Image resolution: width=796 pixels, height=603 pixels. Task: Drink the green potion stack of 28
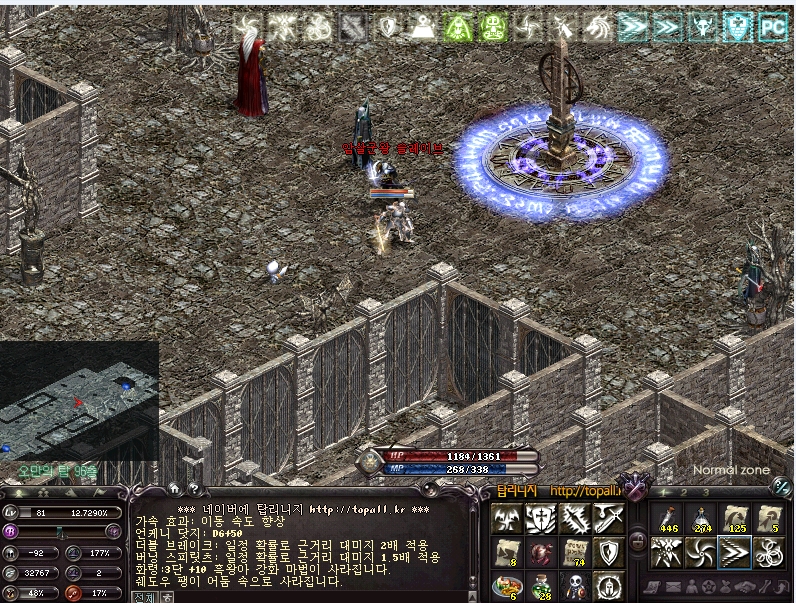click(541, 586)
